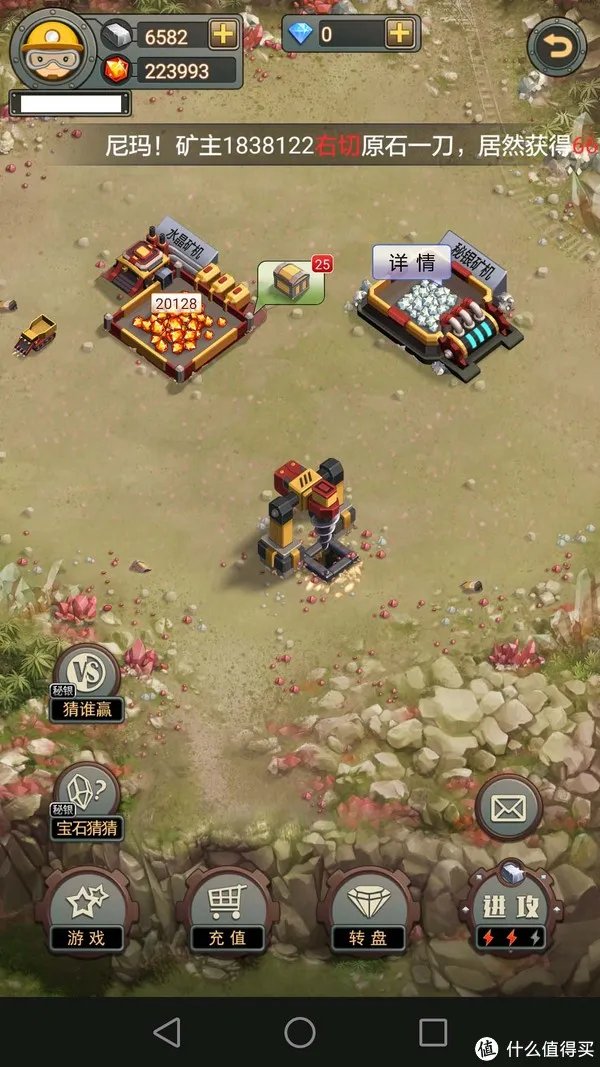Open the 猜谁赢 VS minigame
Screen dimensions: 600x1067
tap(87, 686)
